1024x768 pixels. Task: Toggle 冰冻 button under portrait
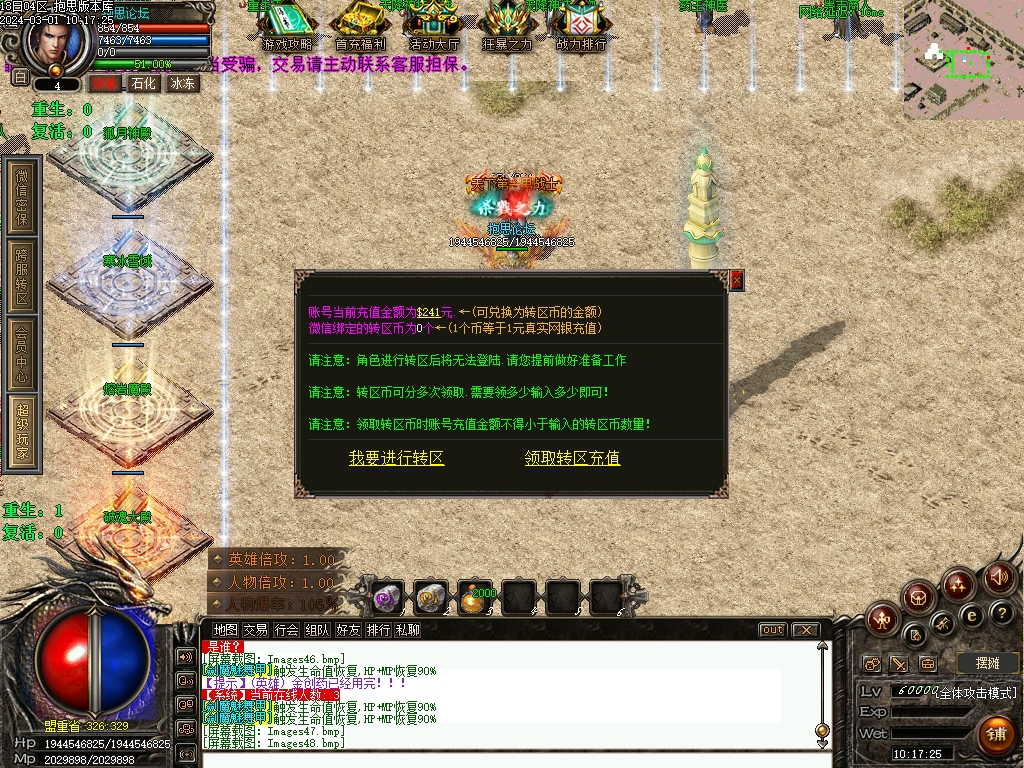tap(183, 84)
